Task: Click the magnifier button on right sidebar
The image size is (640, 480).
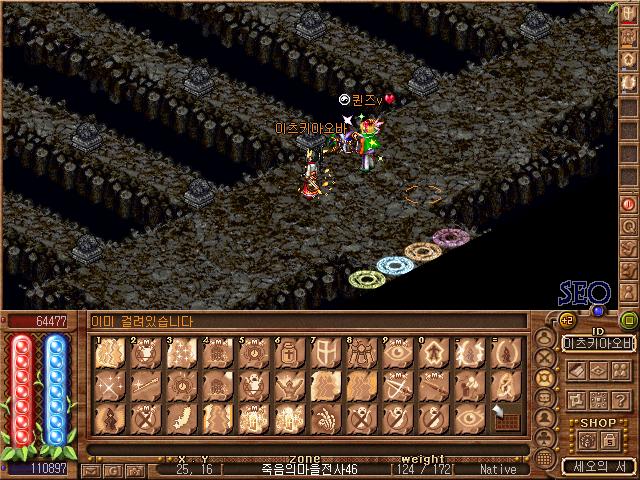Action: [x=629, y=226]
